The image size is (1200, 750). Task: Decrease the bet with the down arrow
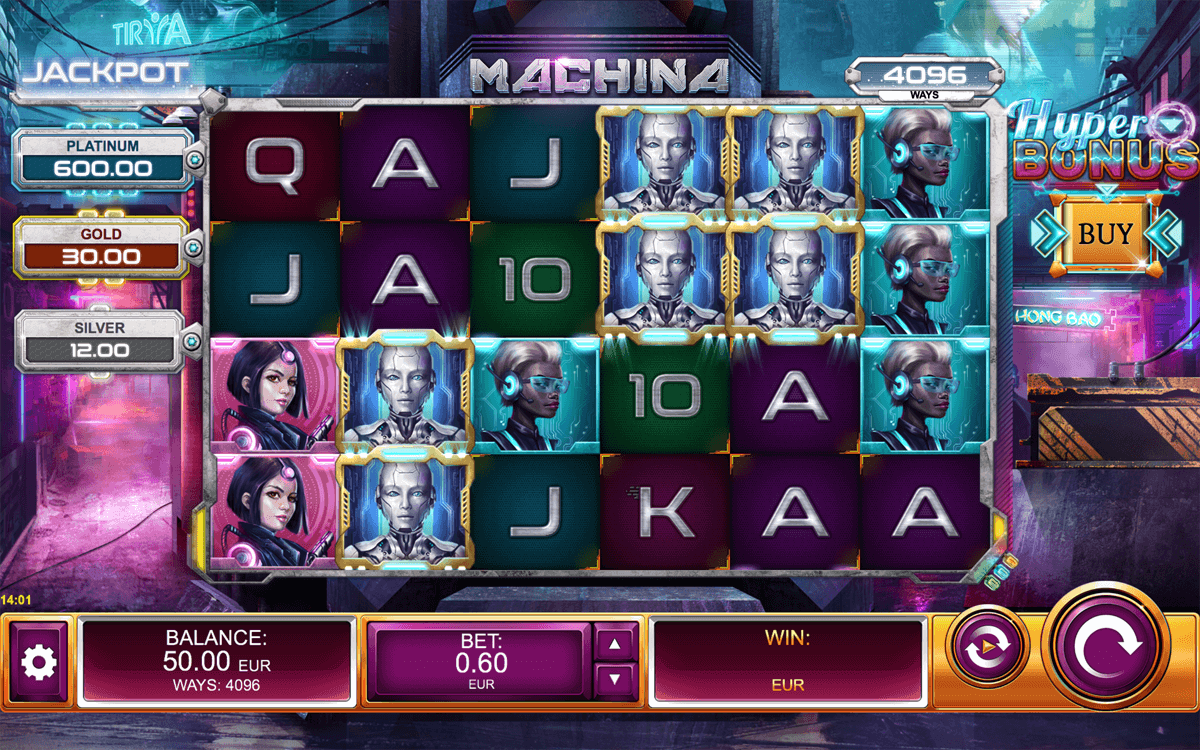pos(614,681)
